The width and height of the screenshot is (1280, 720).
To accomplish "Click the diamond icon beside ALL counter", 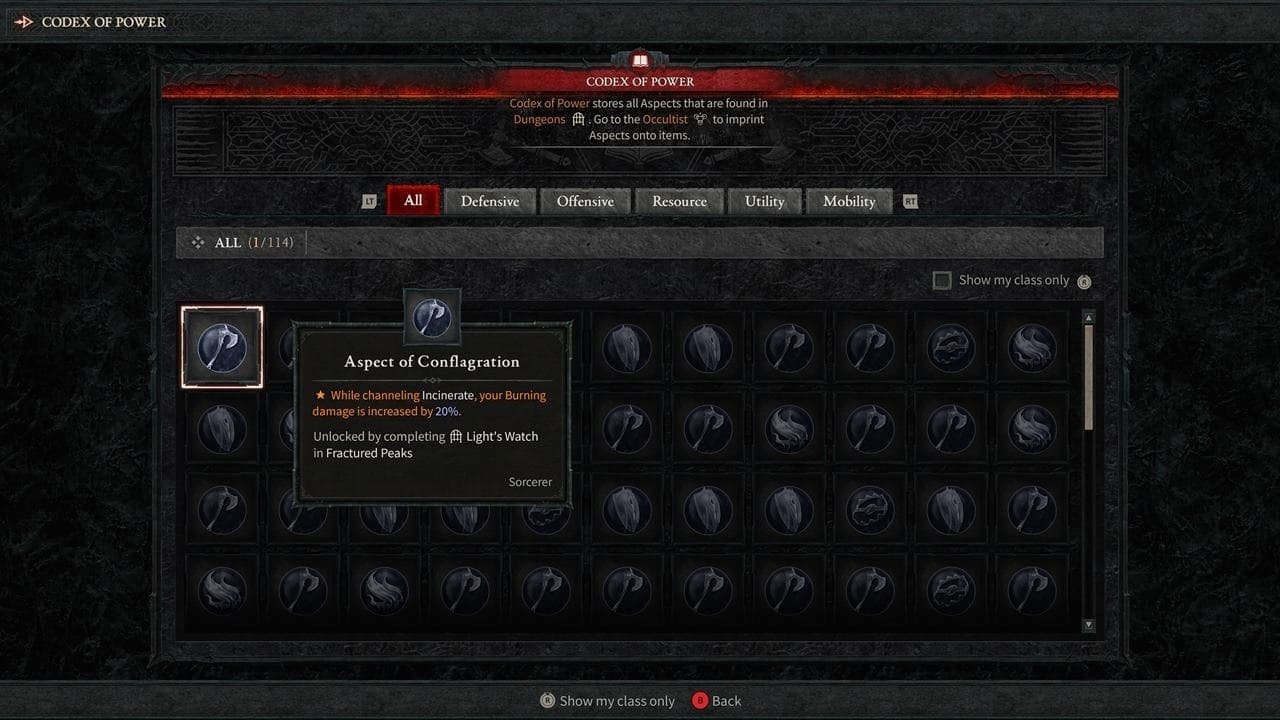I will coord(197,242).
